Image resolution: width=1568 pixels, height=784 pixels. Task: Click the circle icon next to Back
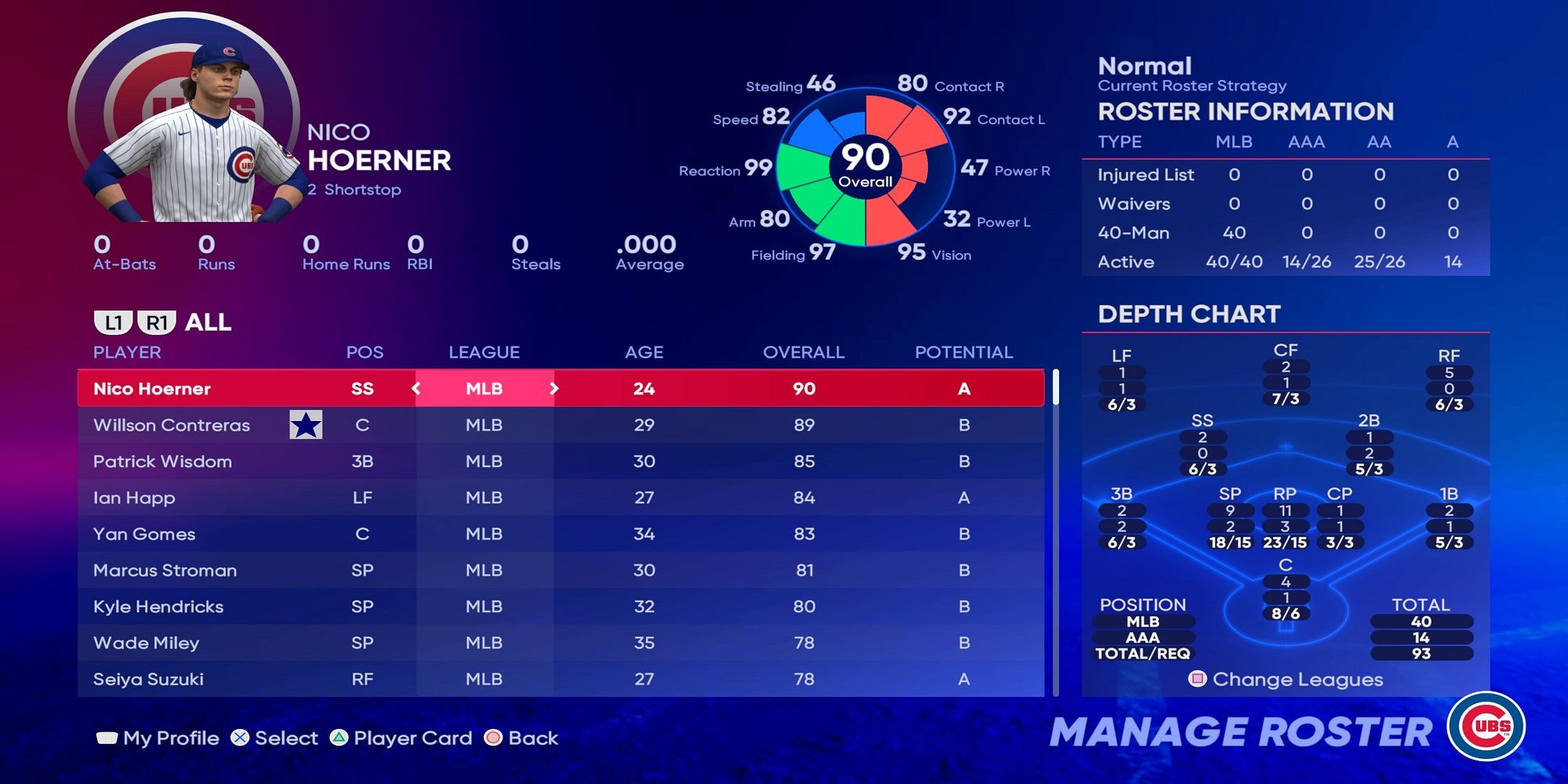click(x=494, y=738)
